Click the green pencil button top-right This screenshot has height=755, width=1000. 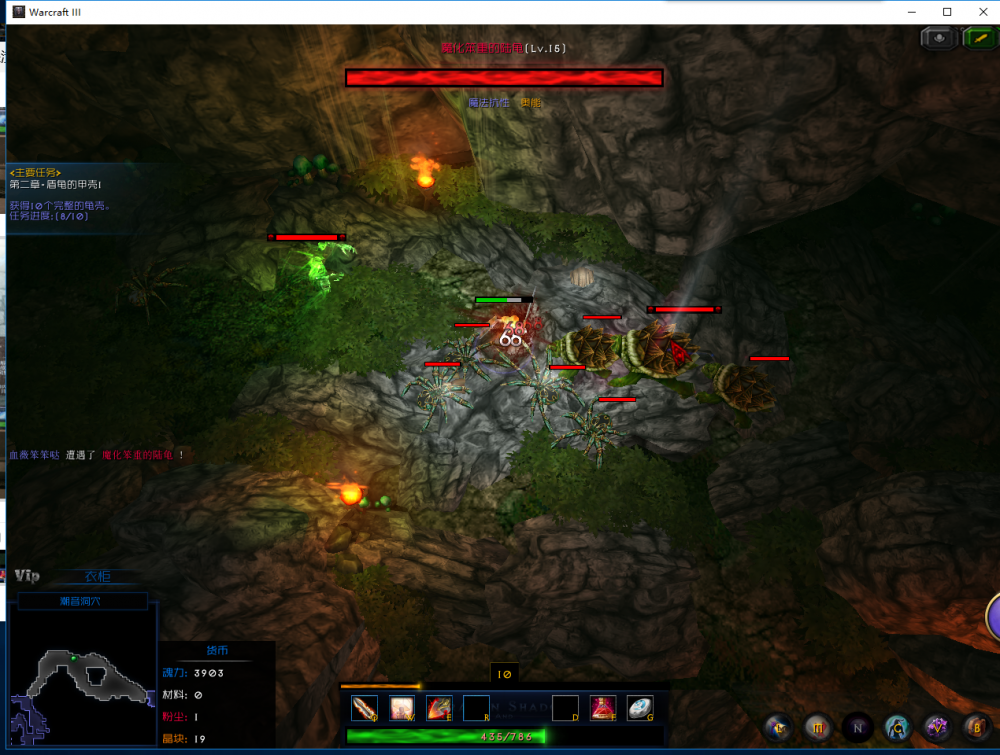978,38
